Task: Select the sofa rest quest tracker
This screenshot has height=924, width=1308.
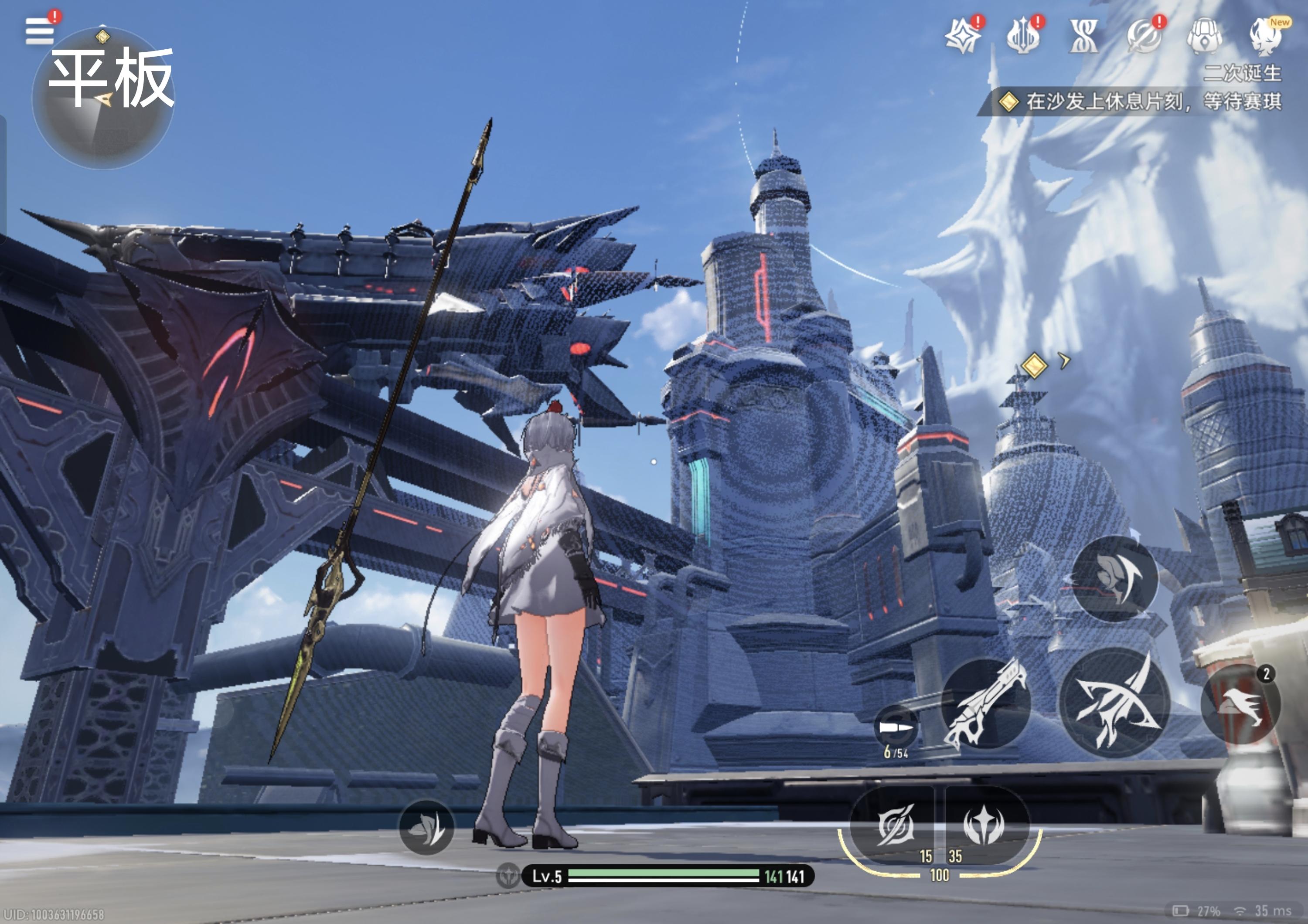Action: click(x=1139, y=102)
